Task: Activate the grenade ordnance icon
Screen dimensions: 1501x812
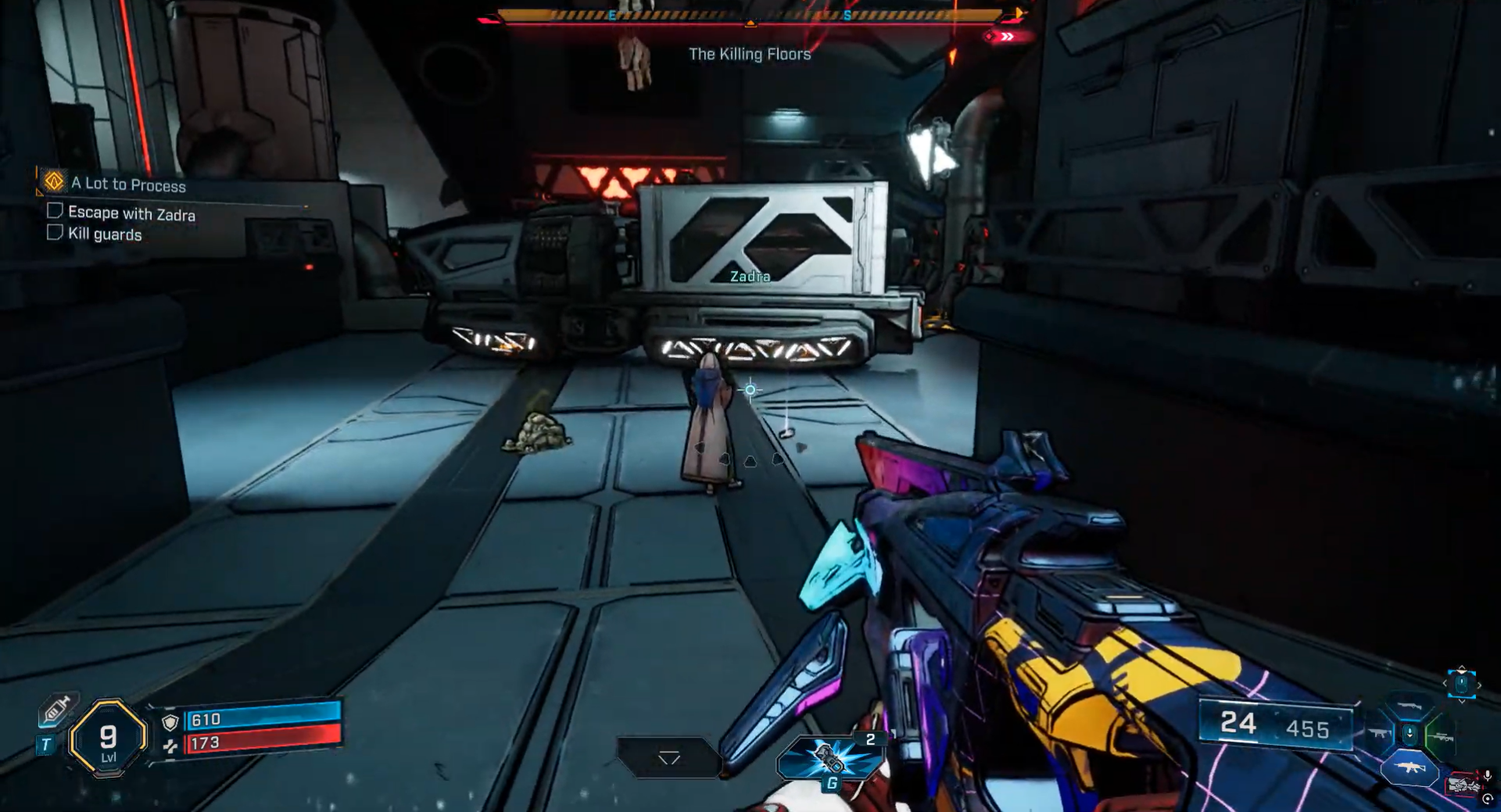Action: coord(829,759)
